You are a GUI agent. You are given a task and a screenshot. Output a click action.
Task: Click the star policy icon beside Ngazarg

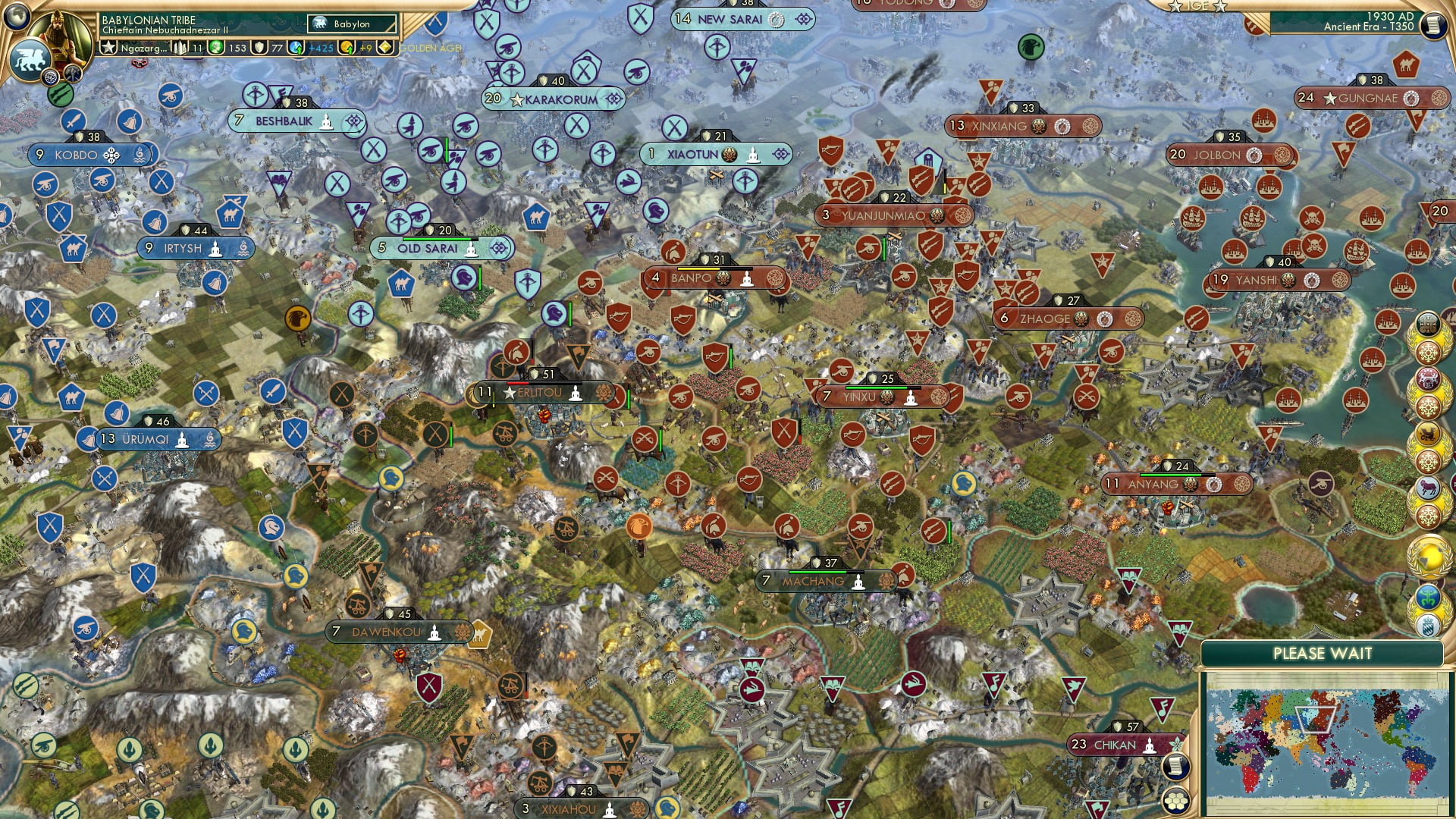tap(109, 48)
